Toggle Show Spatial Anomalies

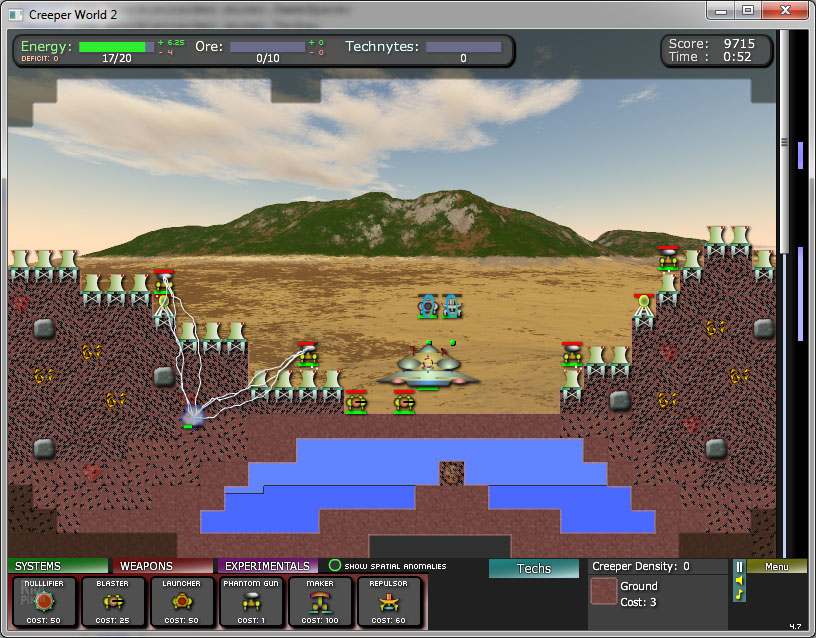[336, 566]
